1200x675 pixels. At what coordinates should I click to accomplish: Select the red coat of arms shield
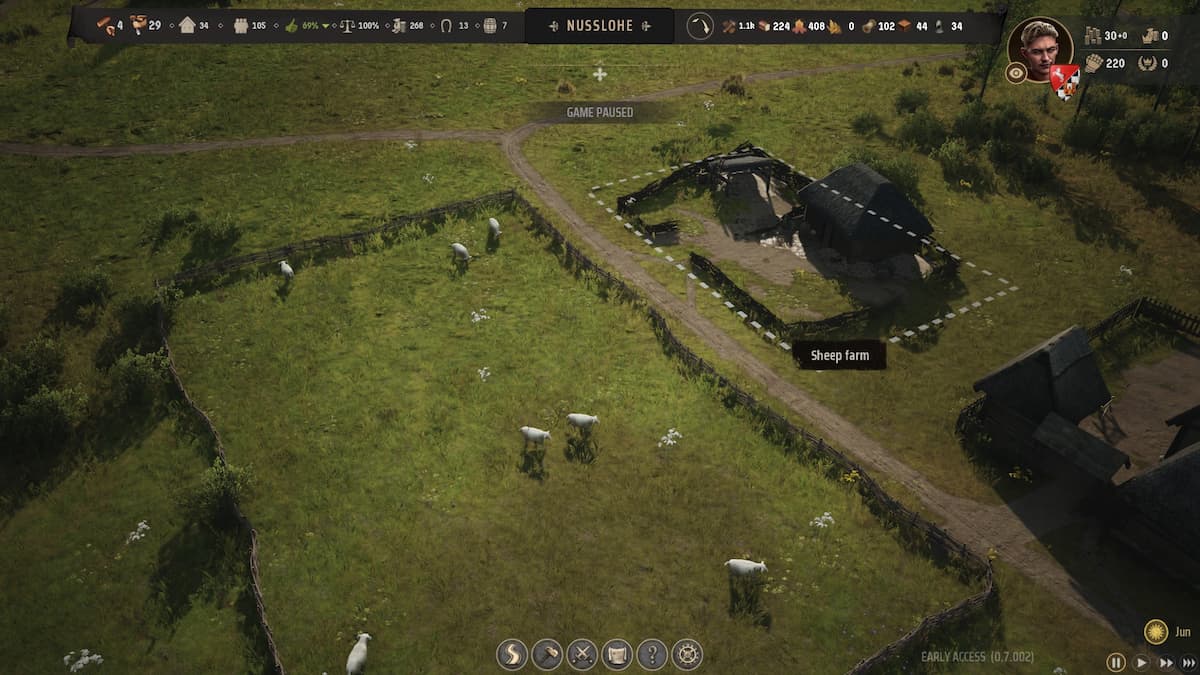click(x=1065, y=80)
